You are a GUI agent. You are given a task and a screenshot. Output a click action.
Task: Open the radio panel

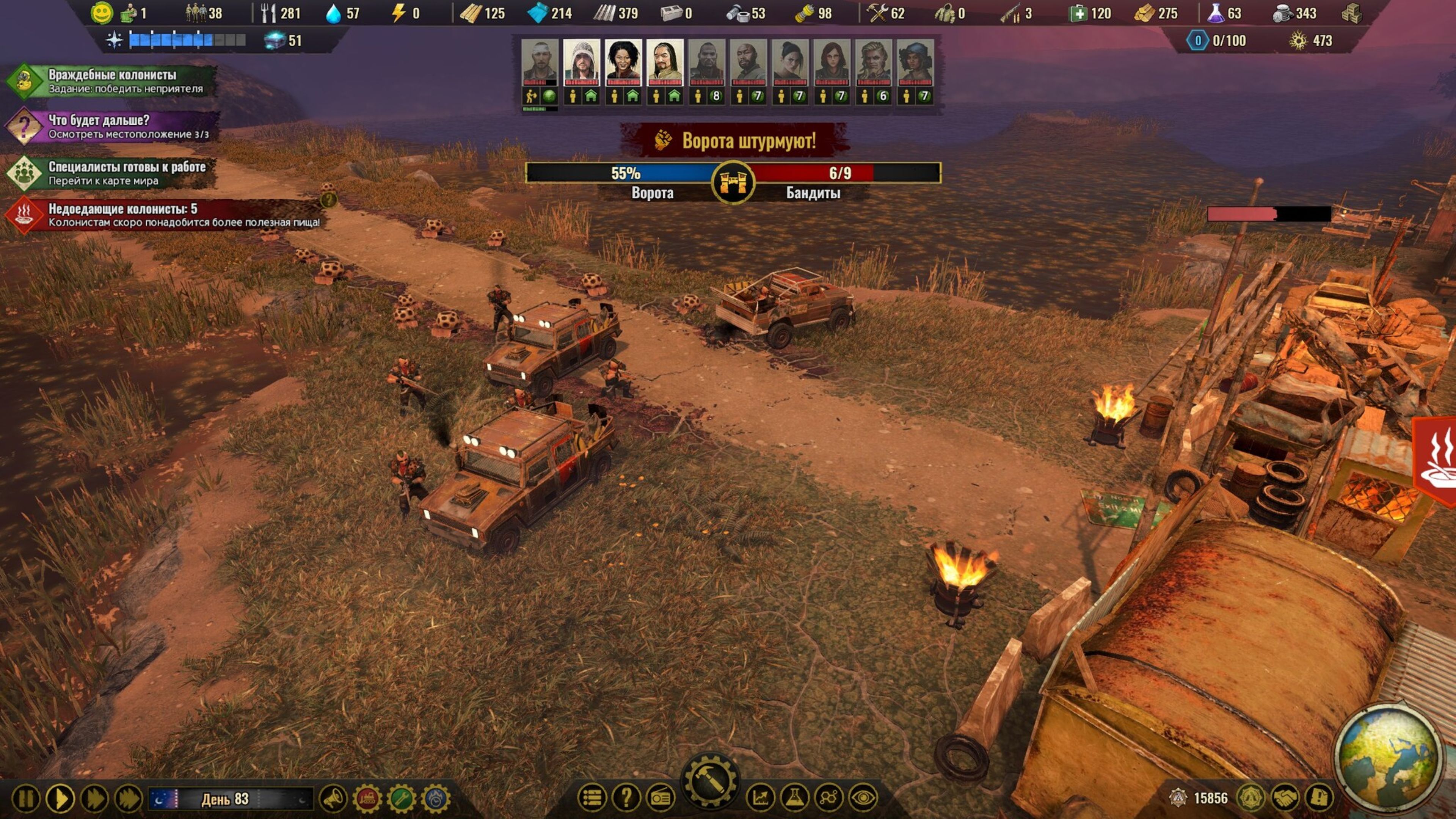660,797
